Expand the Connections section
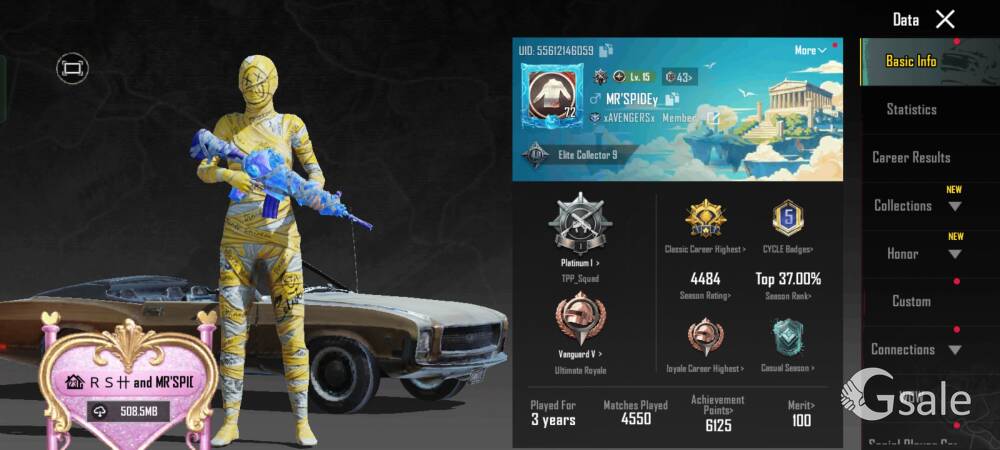Image resolution: width=1000 pixels, height=450 pixels. coord(915,350)
